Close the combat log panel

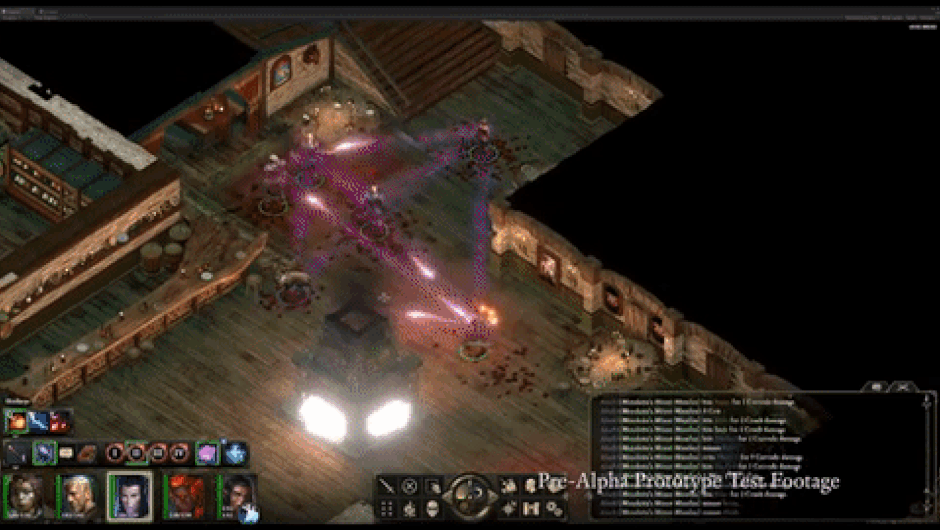pos(901,386)
